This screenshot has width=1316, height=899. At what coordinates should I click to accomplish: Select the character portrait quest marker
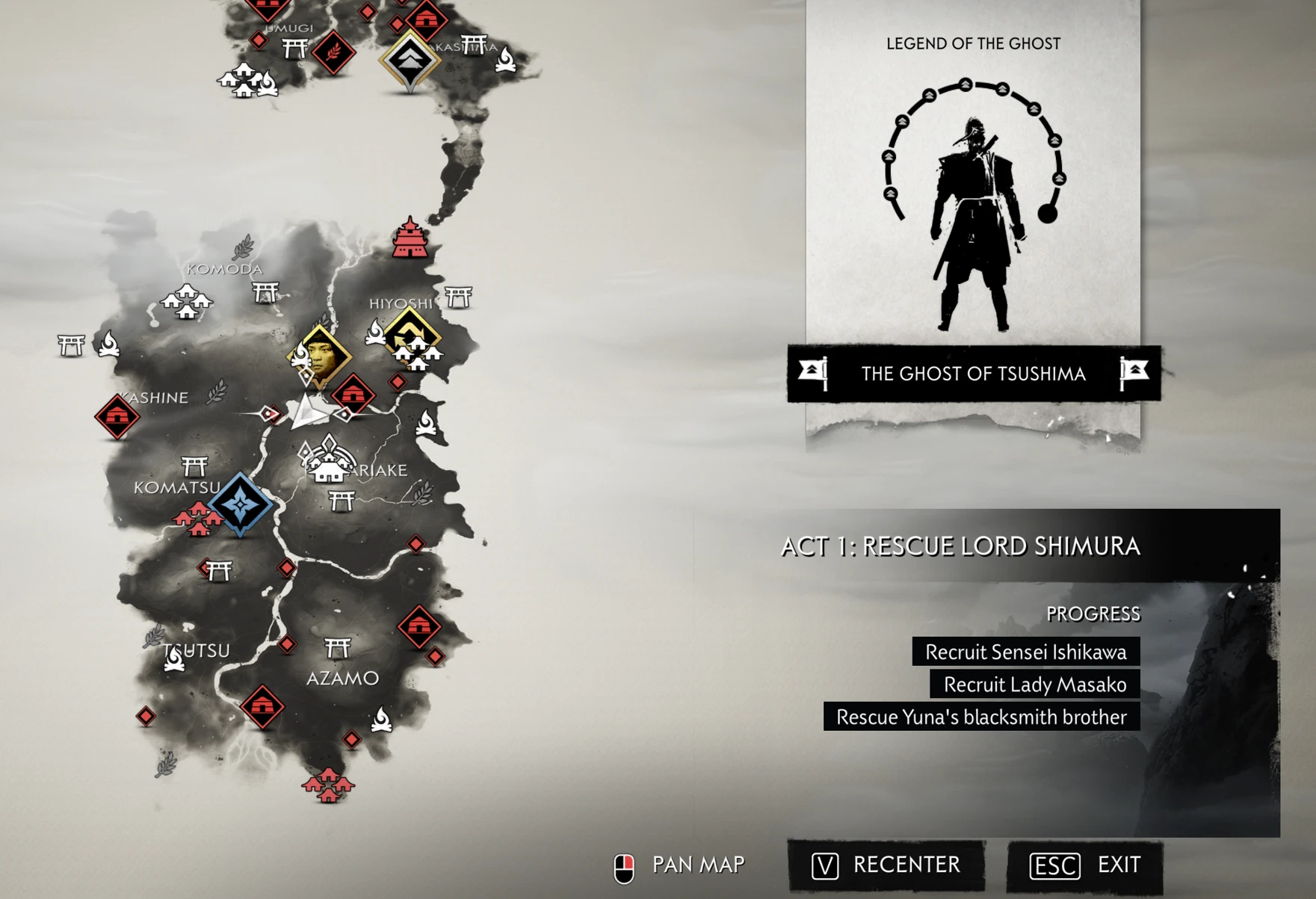point(321,356)
